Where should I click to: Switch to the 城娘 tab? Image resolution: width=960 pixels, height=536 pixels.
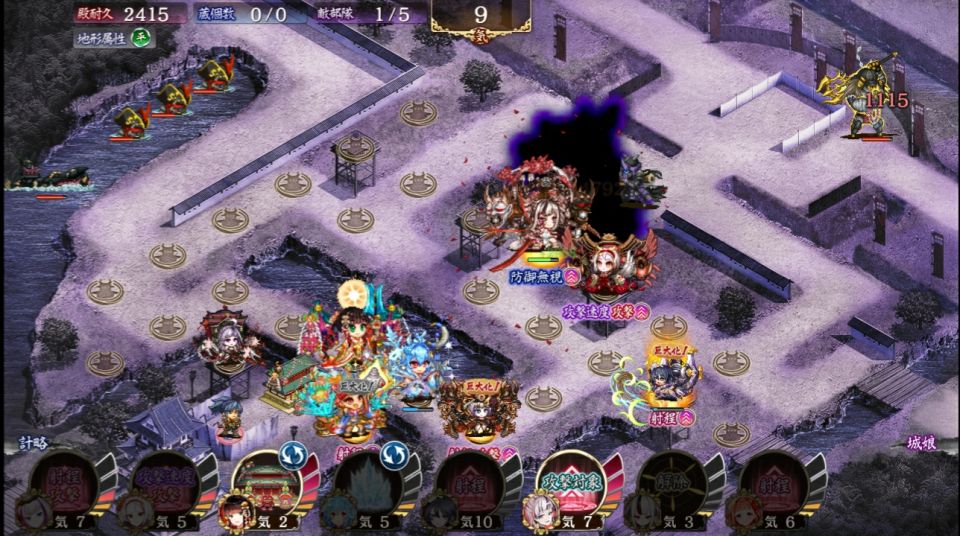(x=921, y=443)
